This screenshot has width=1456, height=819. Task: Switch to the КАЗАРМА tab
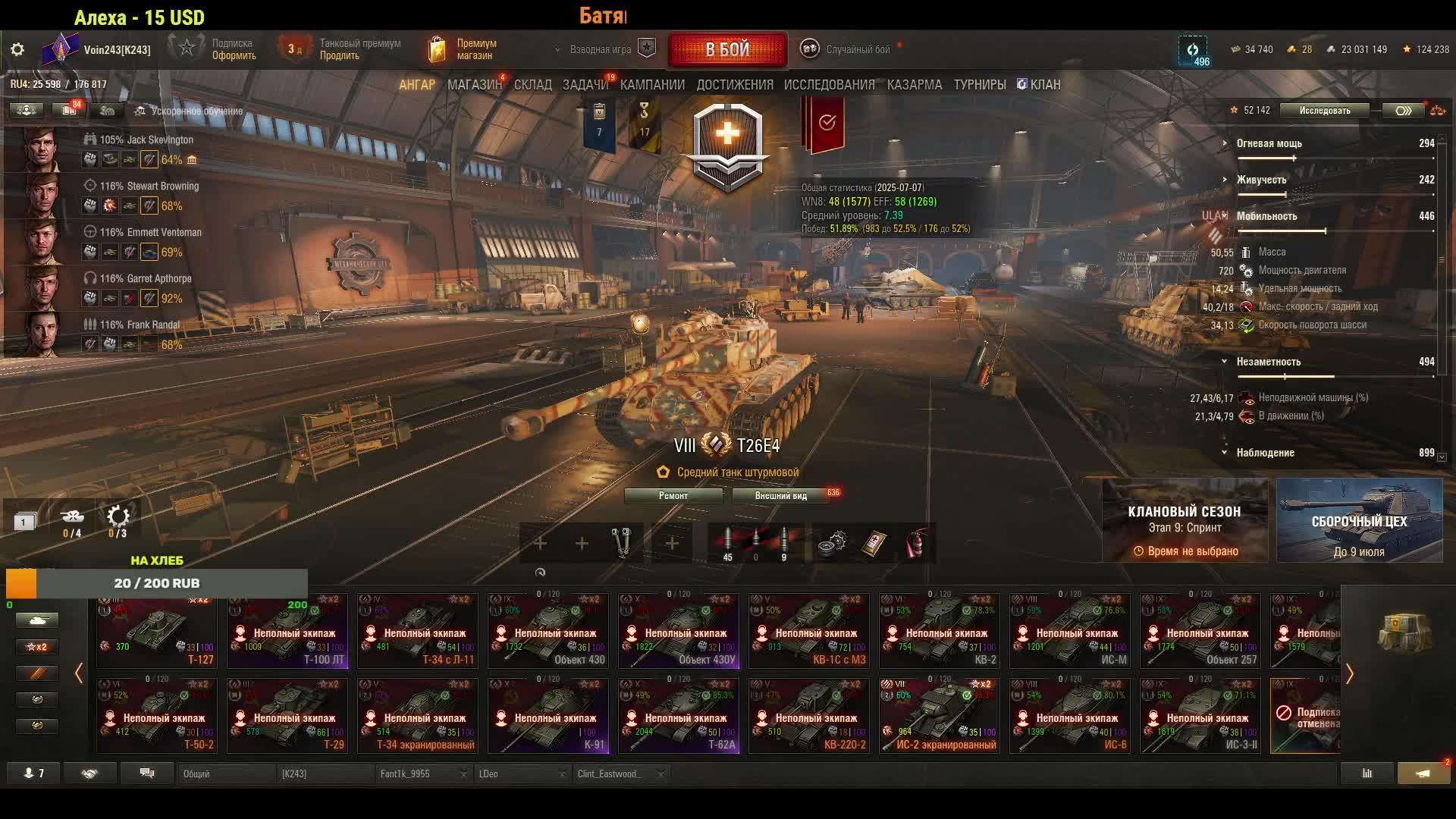click(914, 85)
